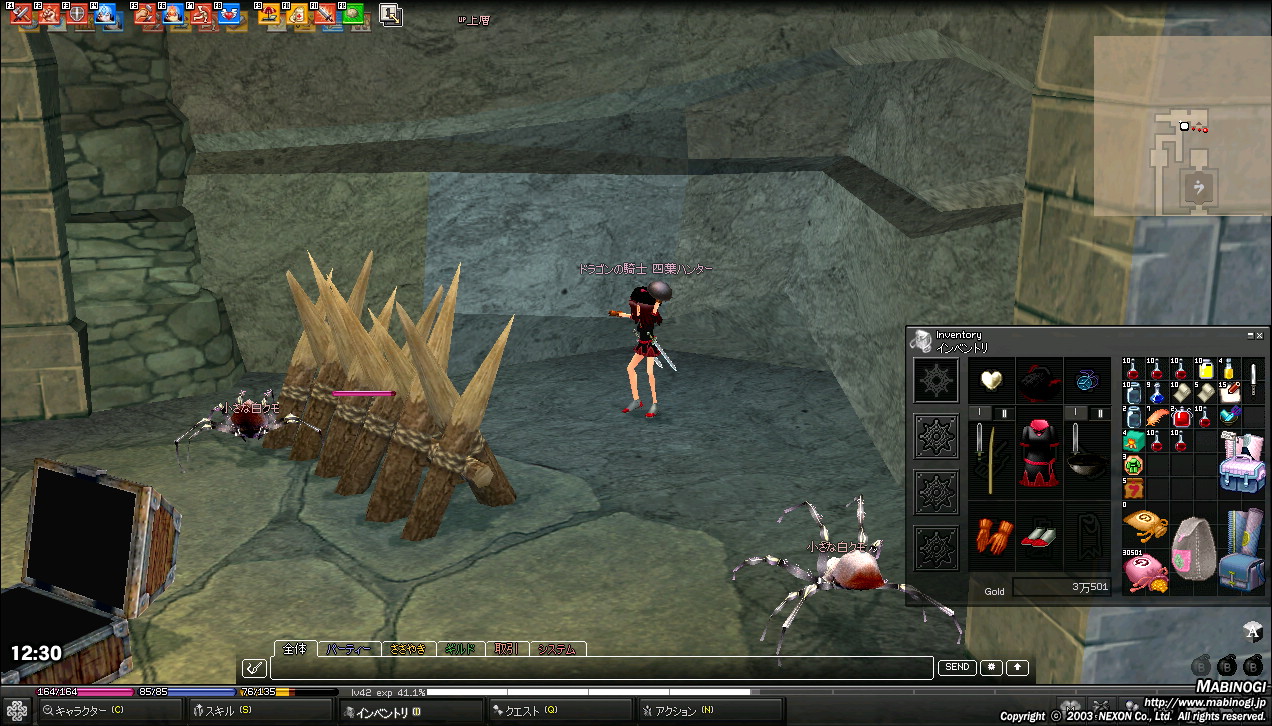
Task: Click the chat text input box
Action: tap(600, 668)
